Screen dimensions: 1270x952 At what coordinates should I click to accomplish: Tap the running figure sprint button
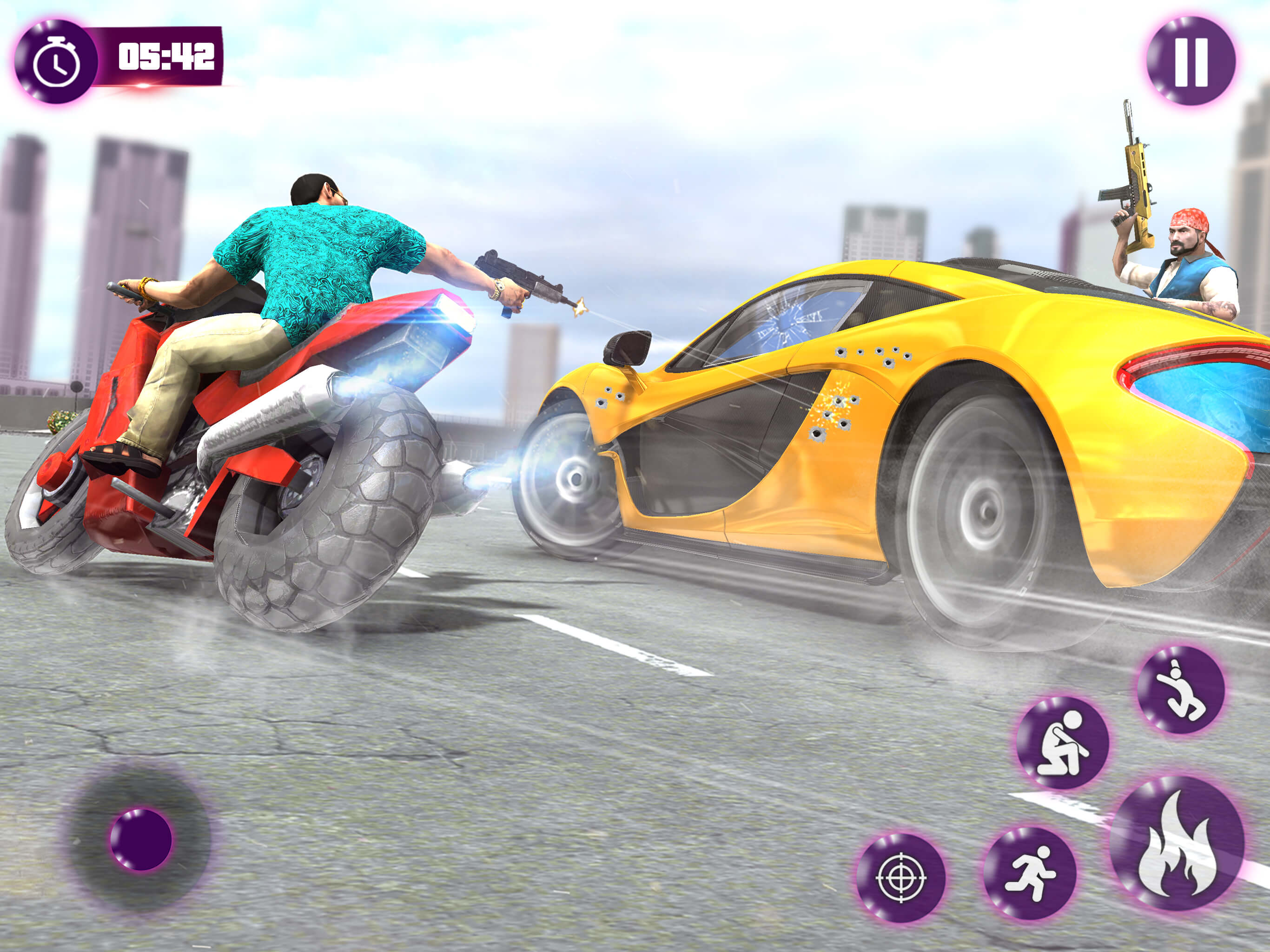tap(1030, 873)
